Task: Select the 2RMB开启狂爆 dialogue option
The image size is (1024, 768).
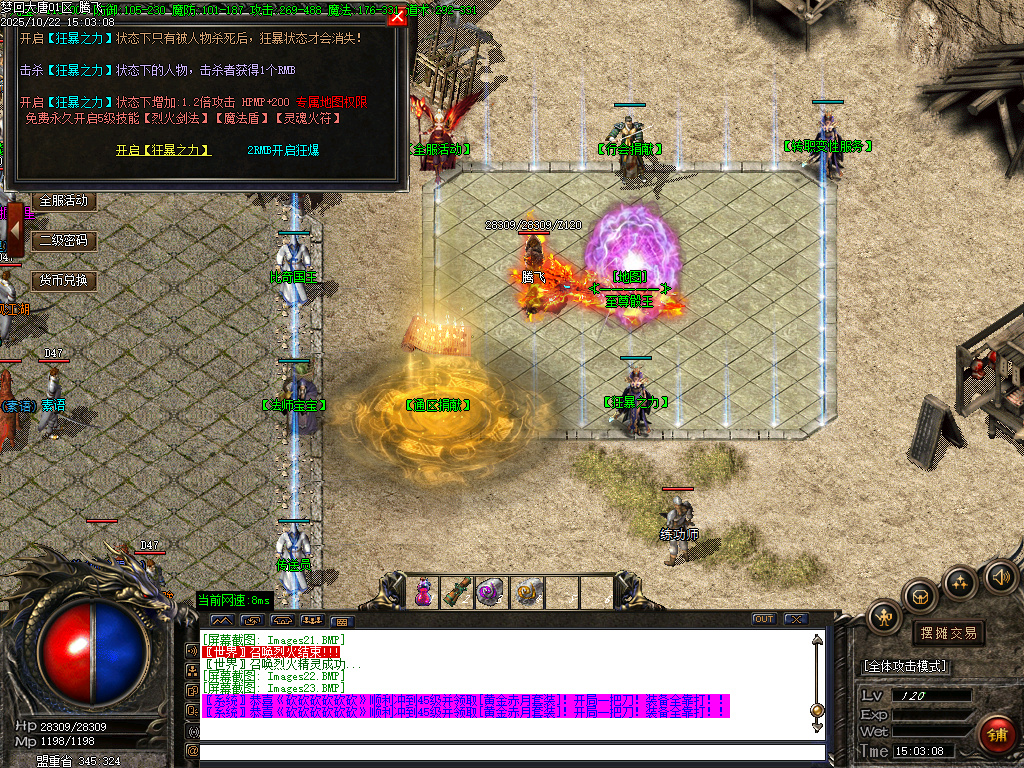Action: [x=283, y=150]
